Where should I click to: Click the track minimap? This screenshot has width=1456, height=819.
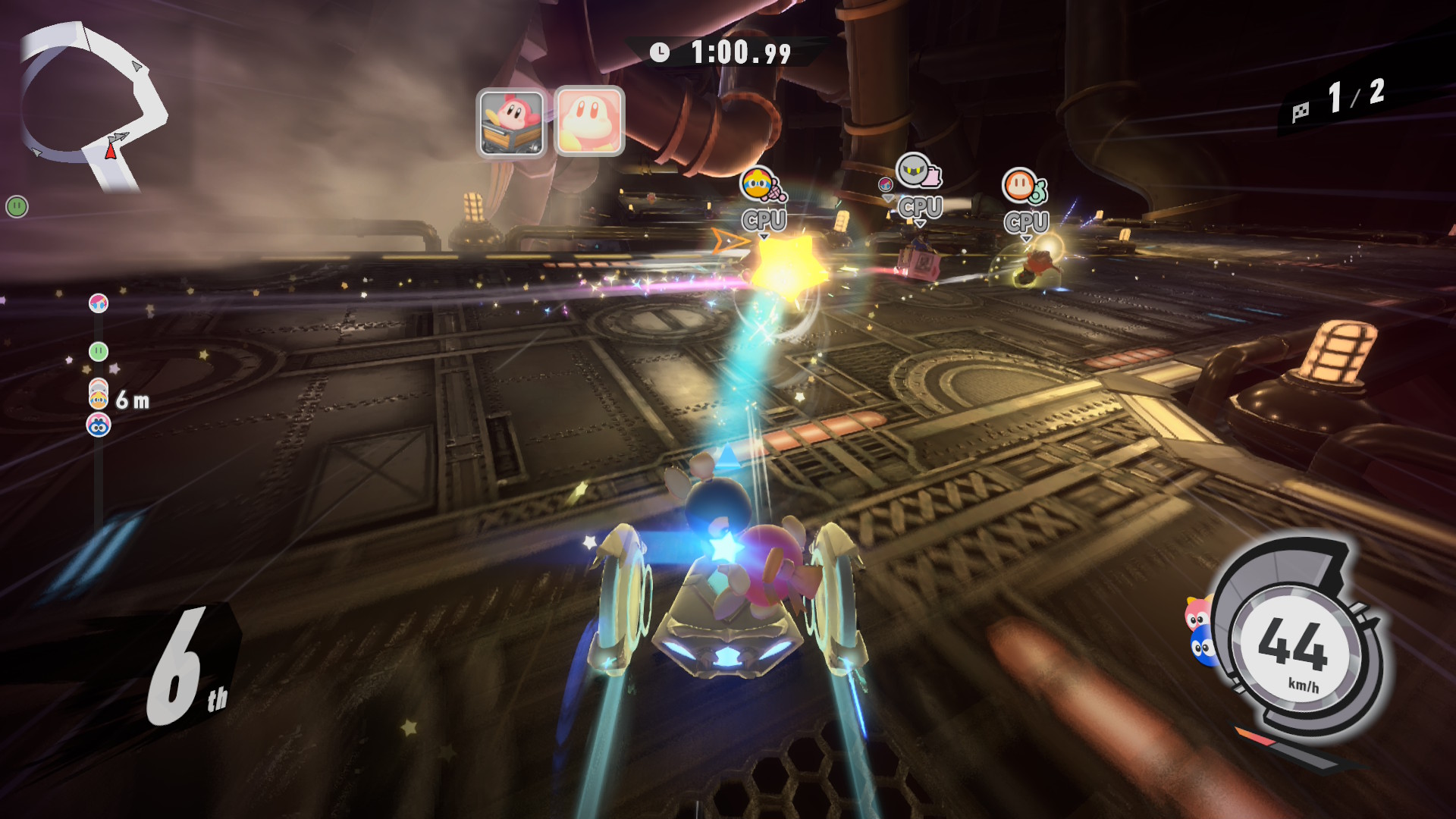91,106
